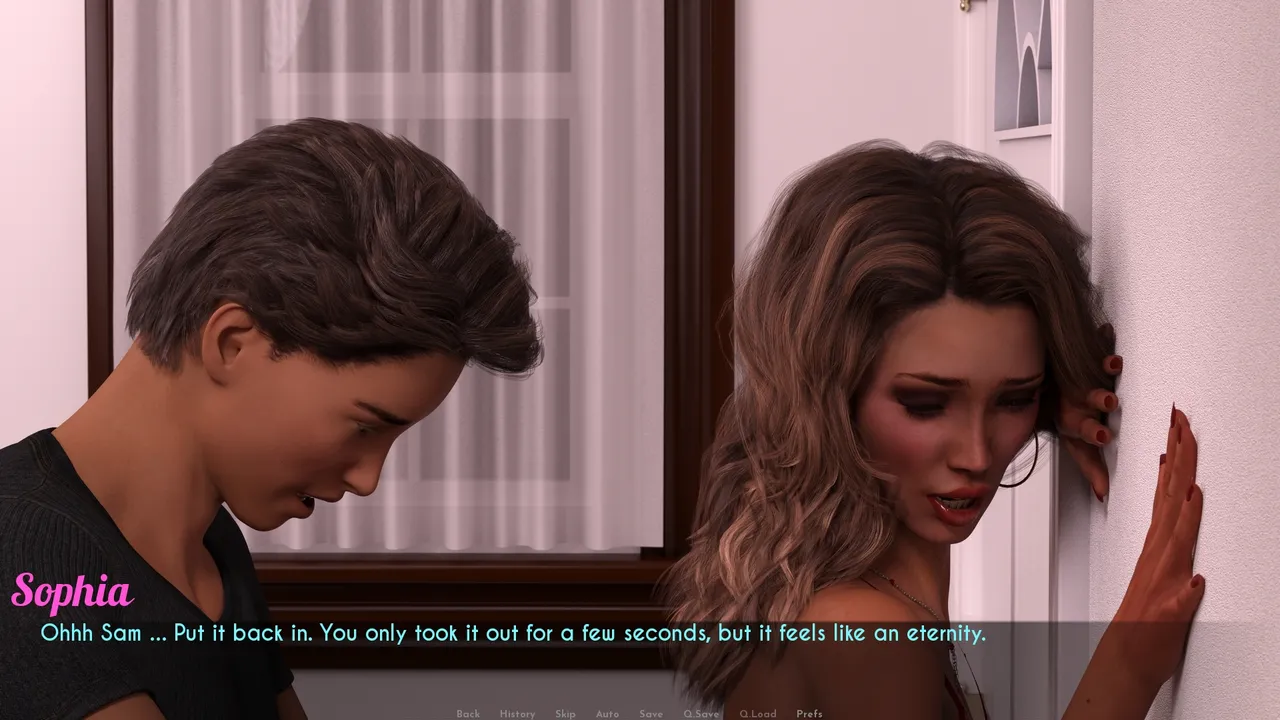
Task: Toggle Auto-advance mode
Action: pos(607,714)
